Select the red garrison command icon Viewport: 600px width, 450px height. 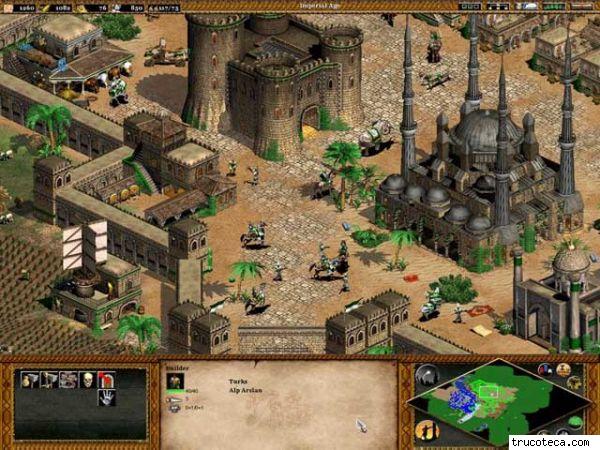tap(106, 379)
